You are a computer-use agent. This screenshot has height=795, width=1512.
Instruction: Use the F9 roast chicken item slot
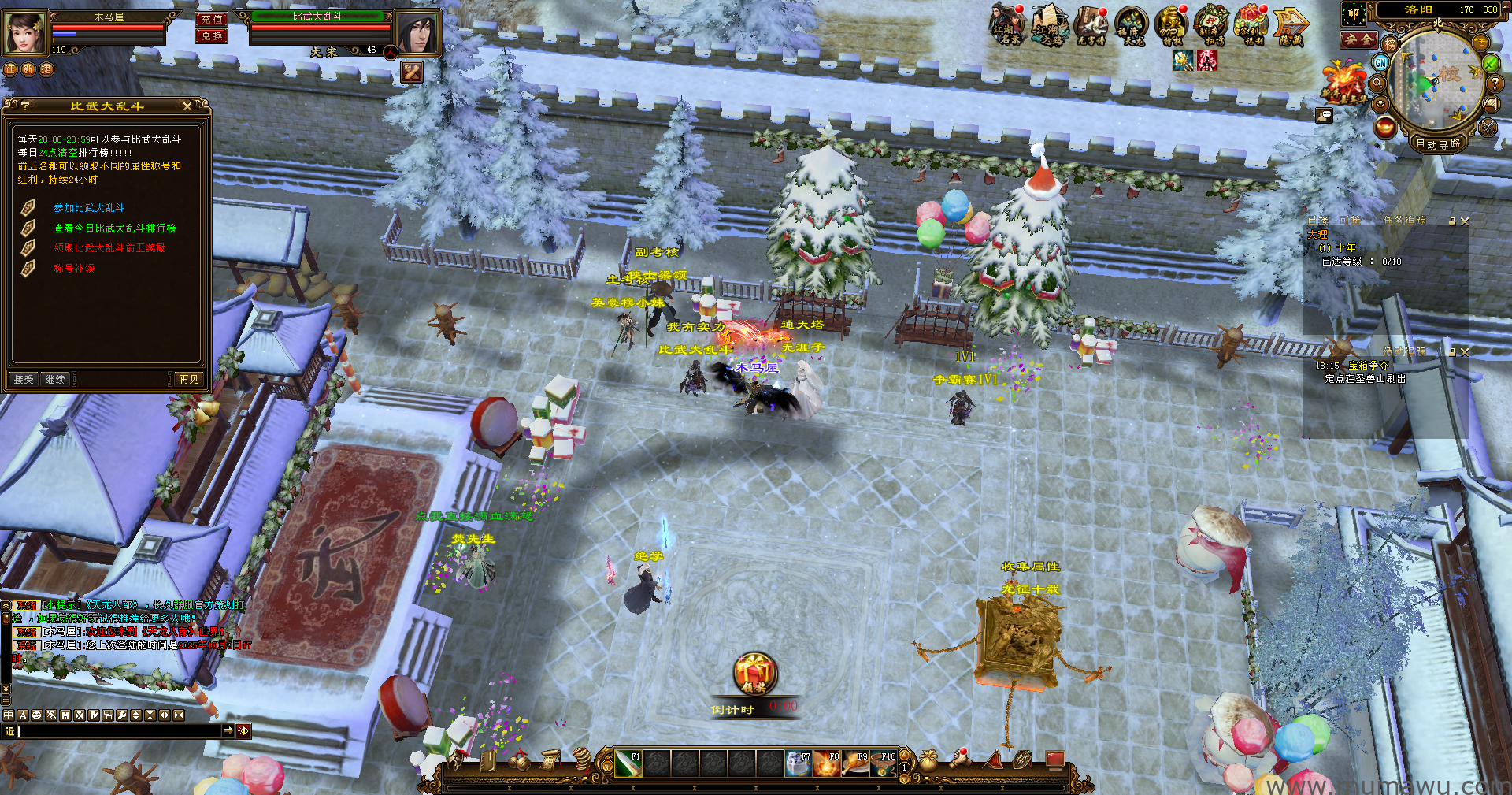pos(854,763)
